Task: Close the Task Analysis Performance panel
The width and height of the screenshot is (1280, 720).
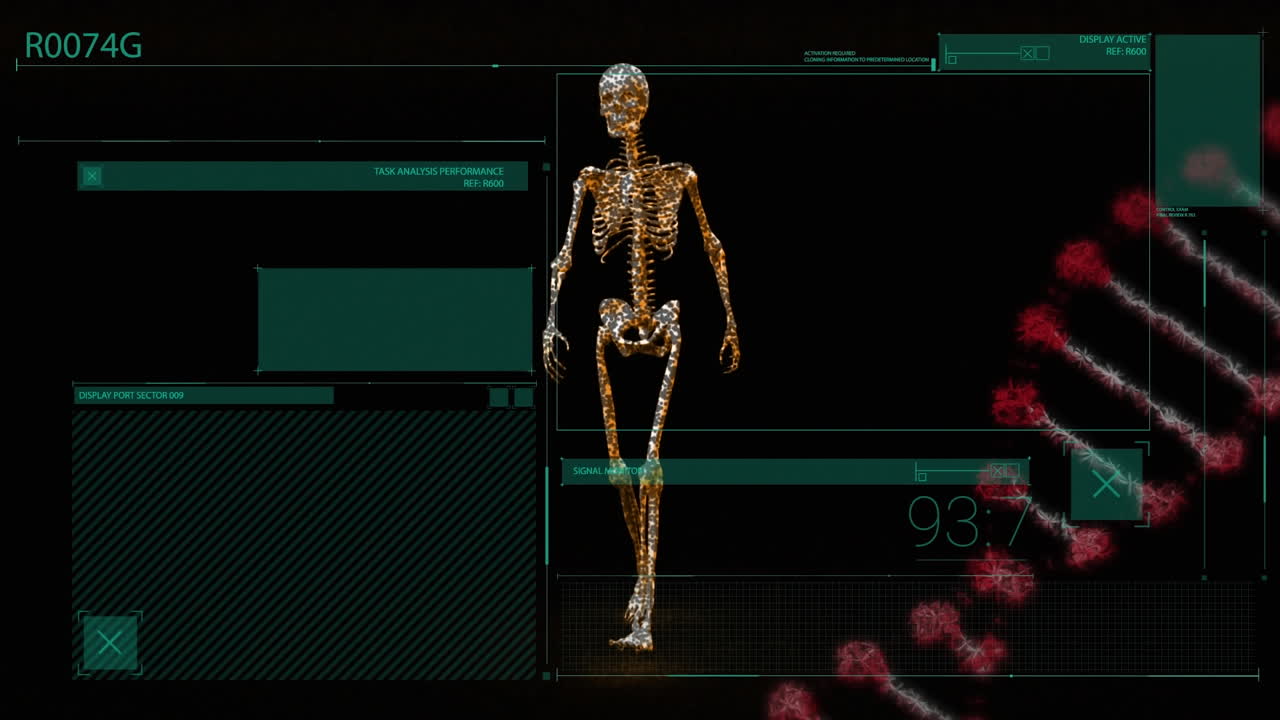Action: [x=92, y=176]
